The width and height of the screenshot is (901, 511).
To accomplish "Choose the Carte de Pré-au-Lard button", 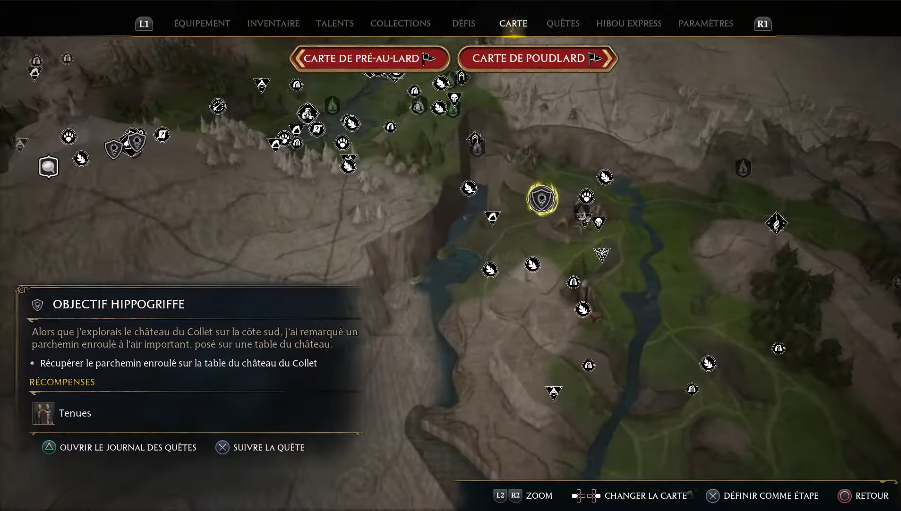I will (369, 58).
